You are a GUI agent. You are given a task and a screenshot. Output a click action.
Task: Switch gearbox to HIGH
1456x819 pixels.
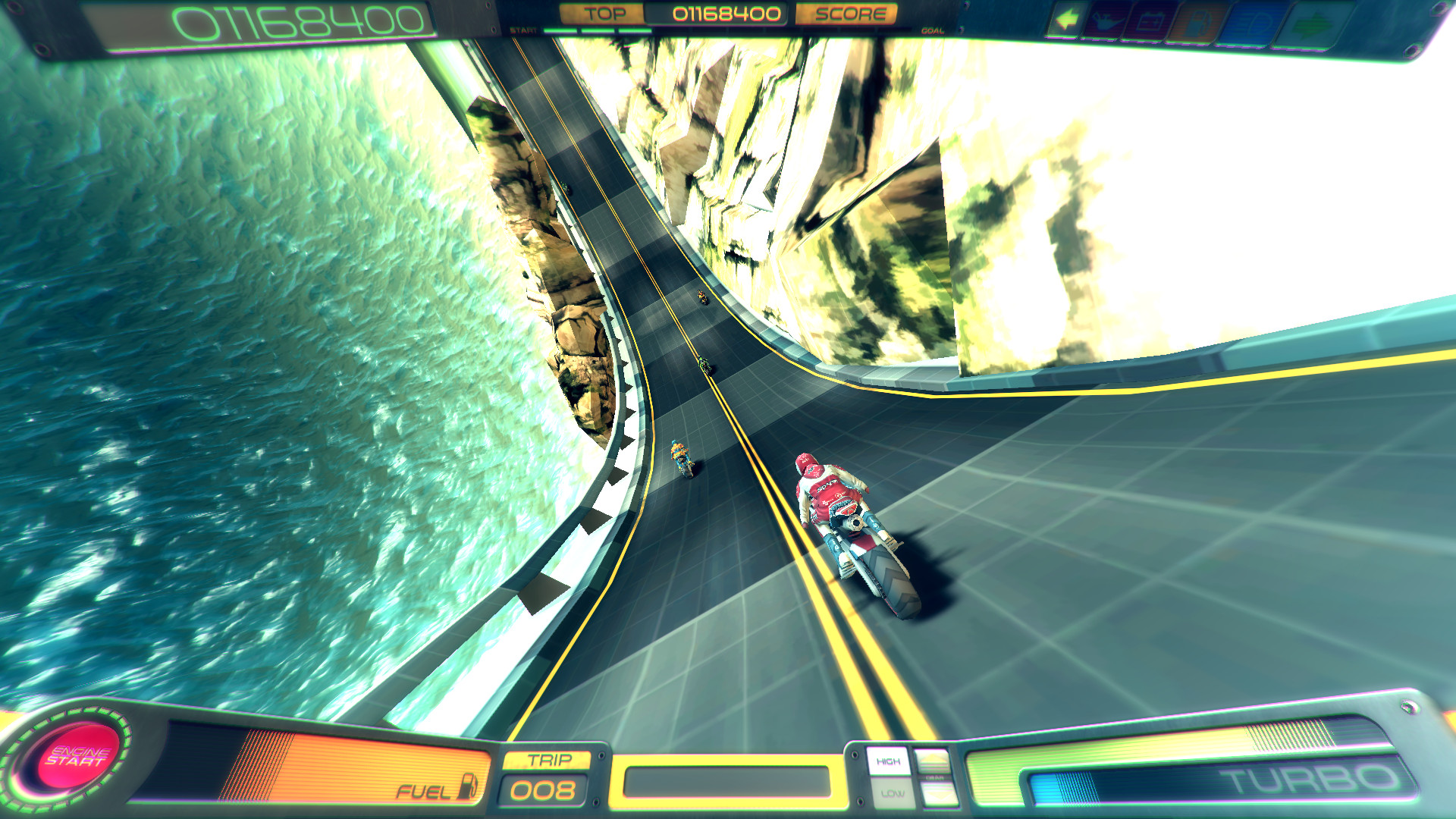(x=889, y=761)
